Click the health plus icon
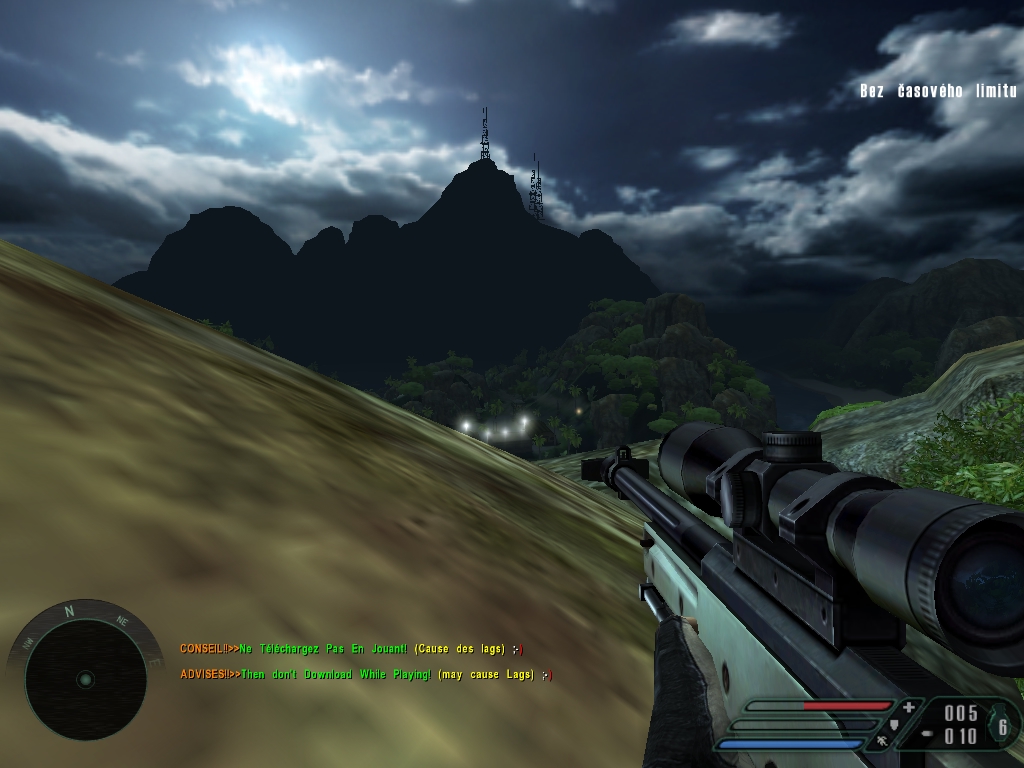Screen dimensions: 1024x768 pyautogui.click(x=908, y=707)
